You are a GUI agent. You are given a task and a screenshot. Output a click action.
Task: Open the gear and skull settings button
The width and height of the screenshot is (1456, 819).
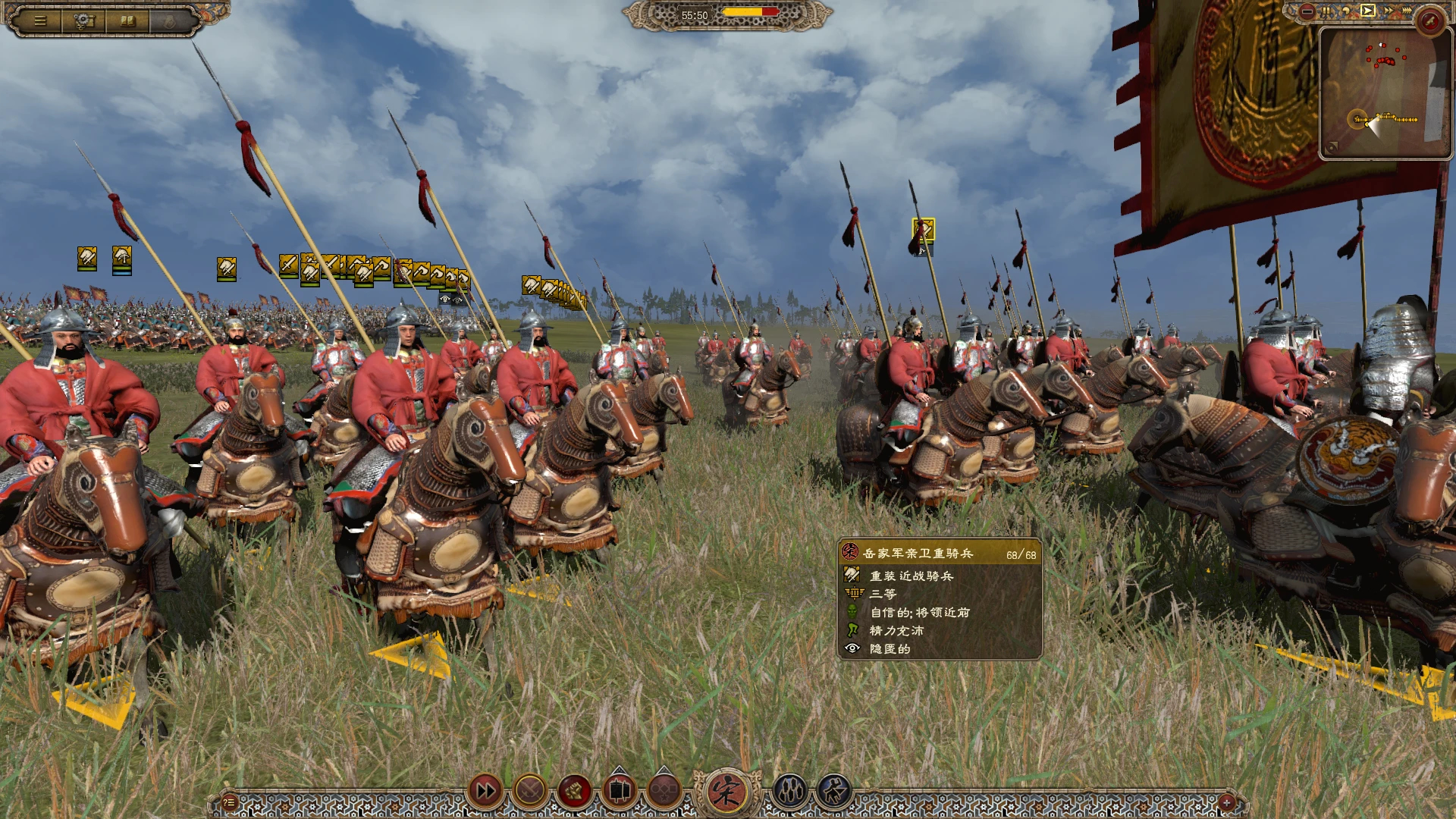click(x=84, y=20)
